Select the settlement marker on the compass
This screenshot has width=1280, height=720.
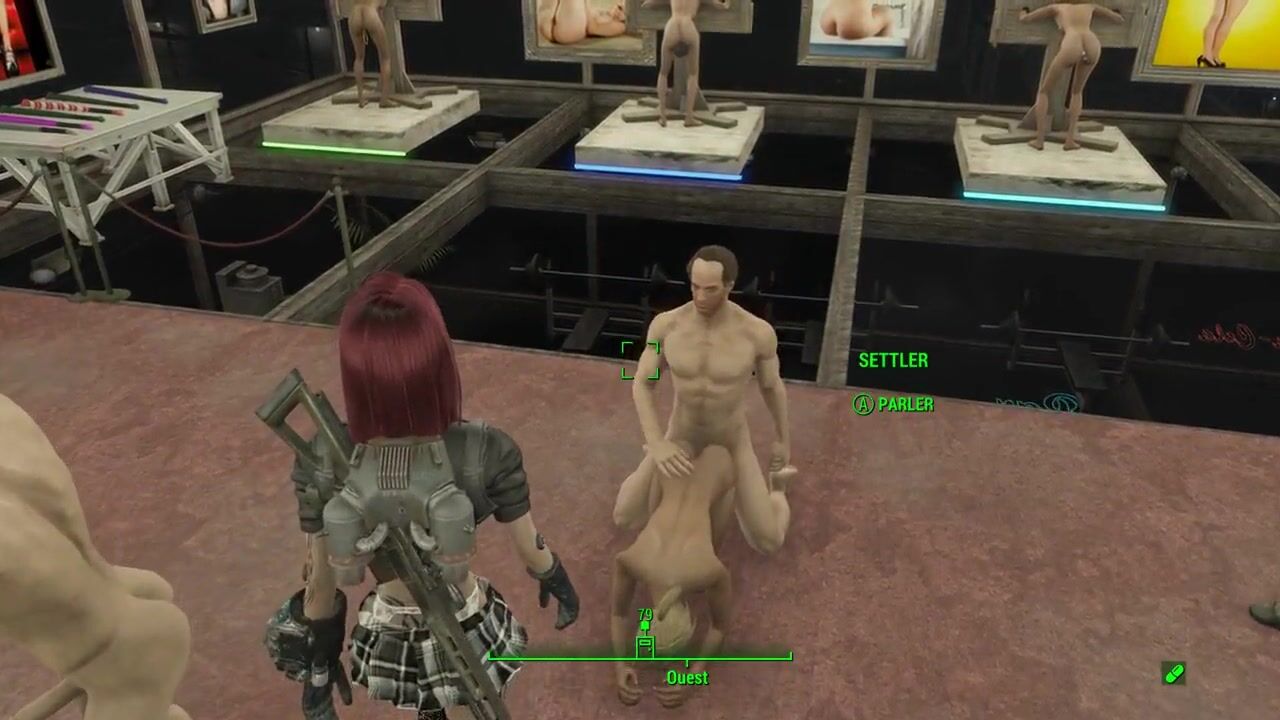(x=645, y=644)
